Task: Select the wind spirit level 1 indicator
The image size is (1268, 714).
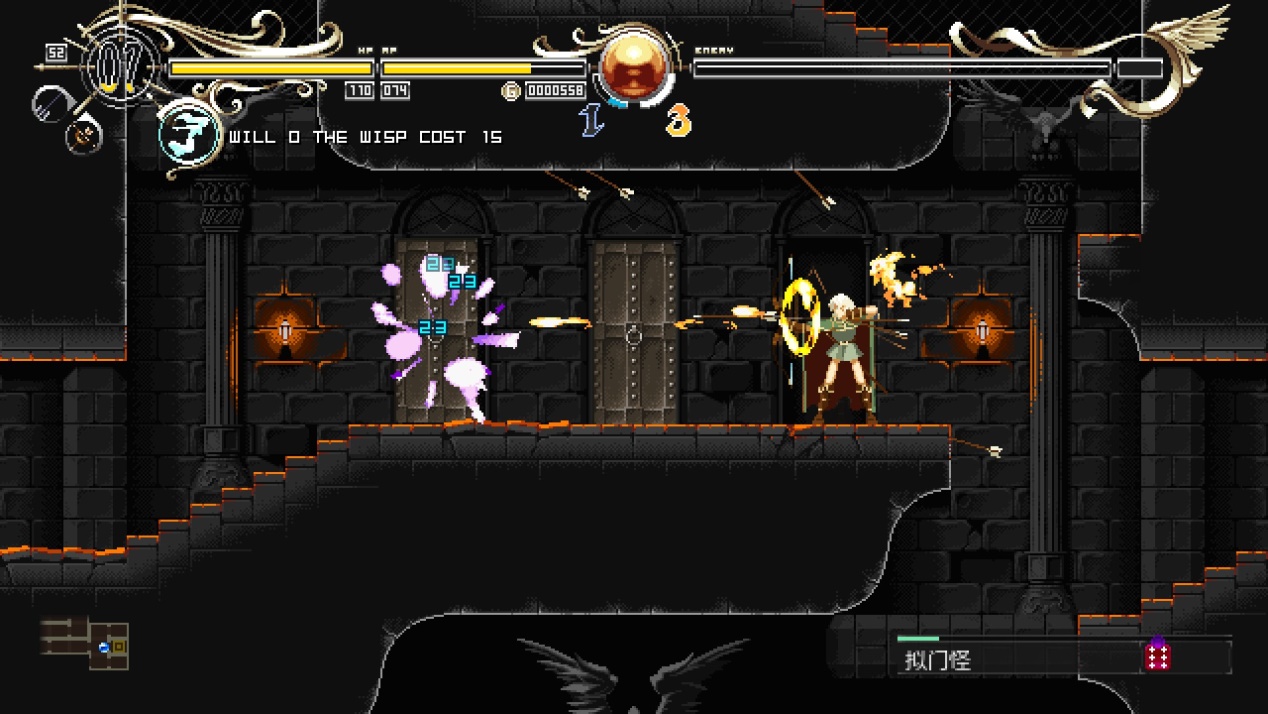Action: [592, 120]
